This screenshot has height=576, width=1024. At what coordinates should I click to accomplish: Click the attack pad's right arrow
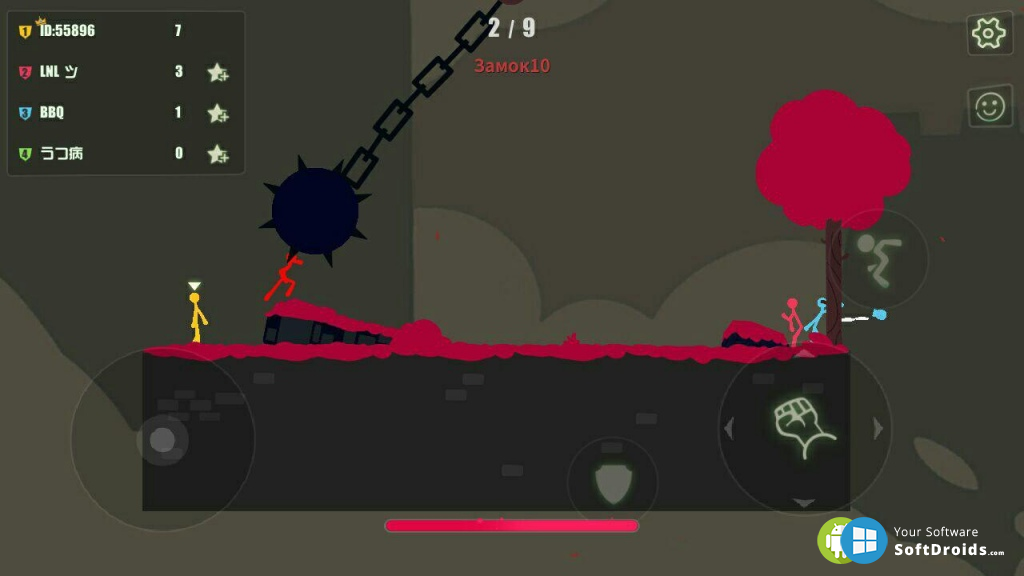tap(879, 429)
